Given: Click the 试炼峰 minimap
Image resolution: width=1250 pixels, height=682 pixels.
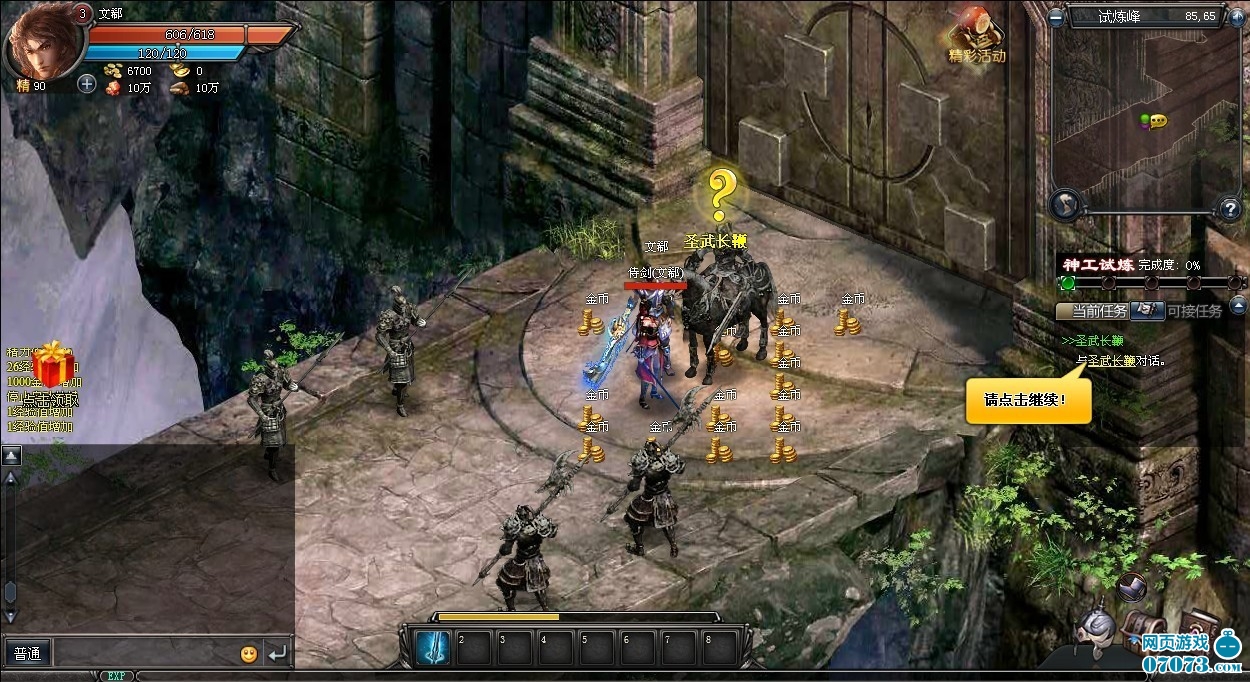Looking at the screenshot, I should (x=1146, y=118).
